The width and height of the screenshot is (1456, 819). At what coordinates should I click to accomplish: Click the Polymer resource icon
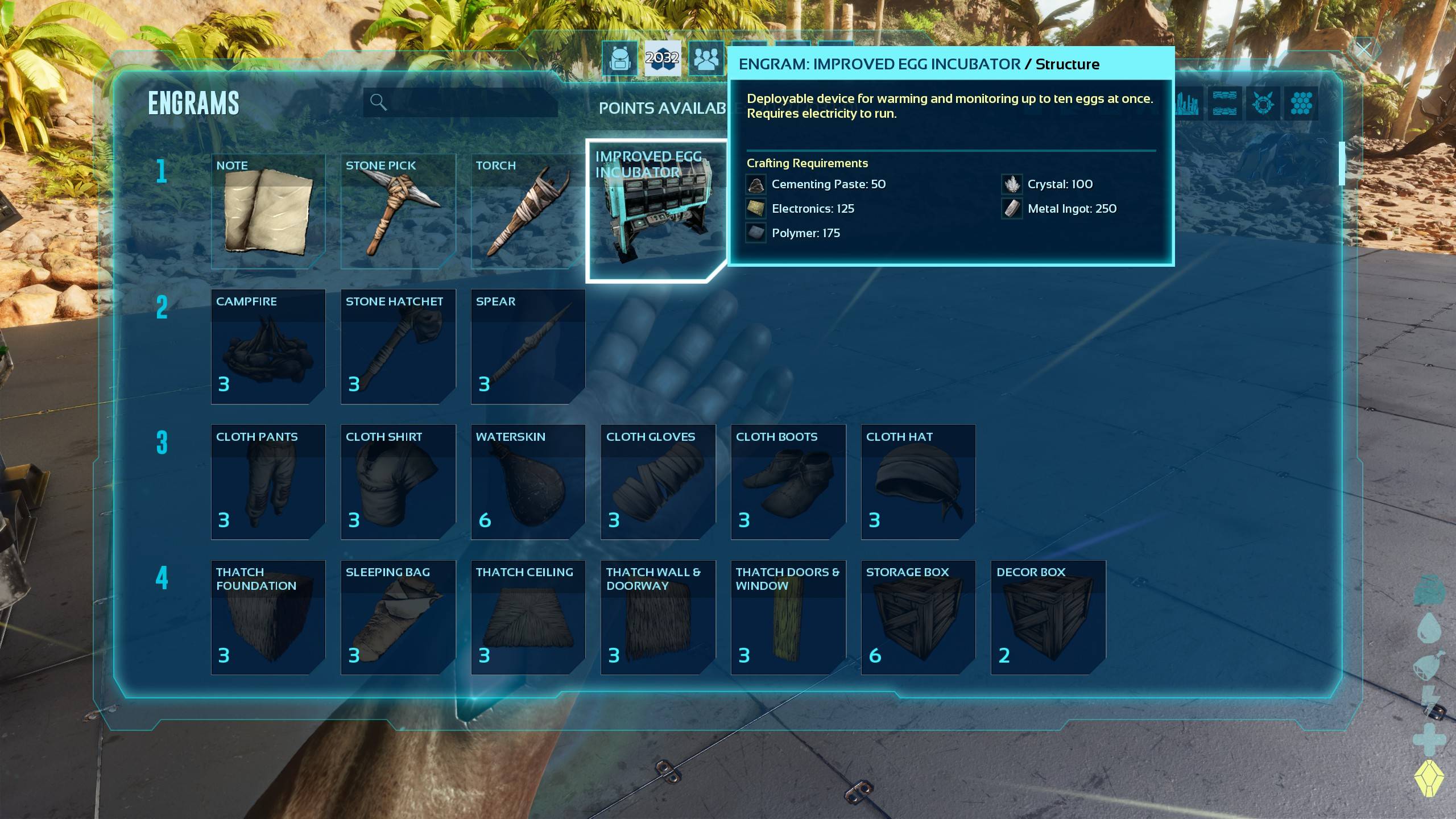(x=755, y=233)
